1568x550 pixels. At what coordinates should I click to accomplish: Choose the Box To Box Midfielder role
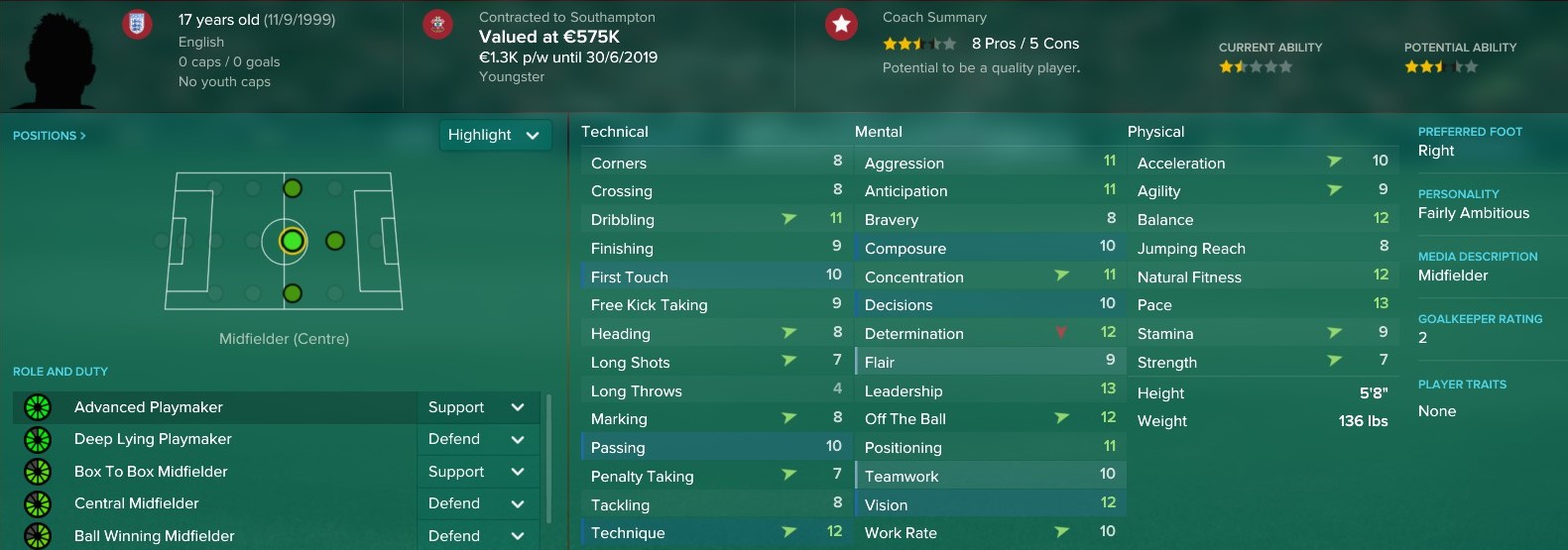coord(151,472)
